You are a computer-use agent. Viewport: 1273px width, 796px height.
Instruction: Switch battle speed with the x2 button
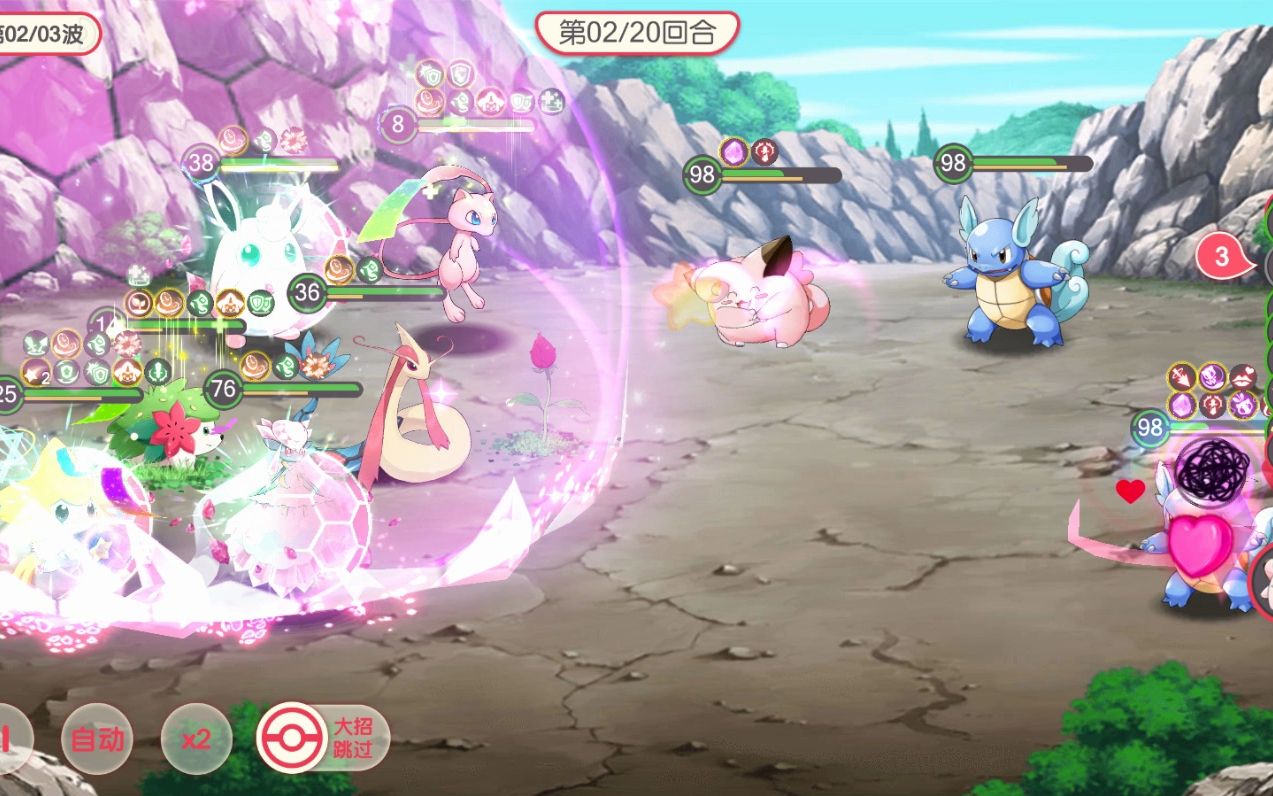[x=196, y=739]
